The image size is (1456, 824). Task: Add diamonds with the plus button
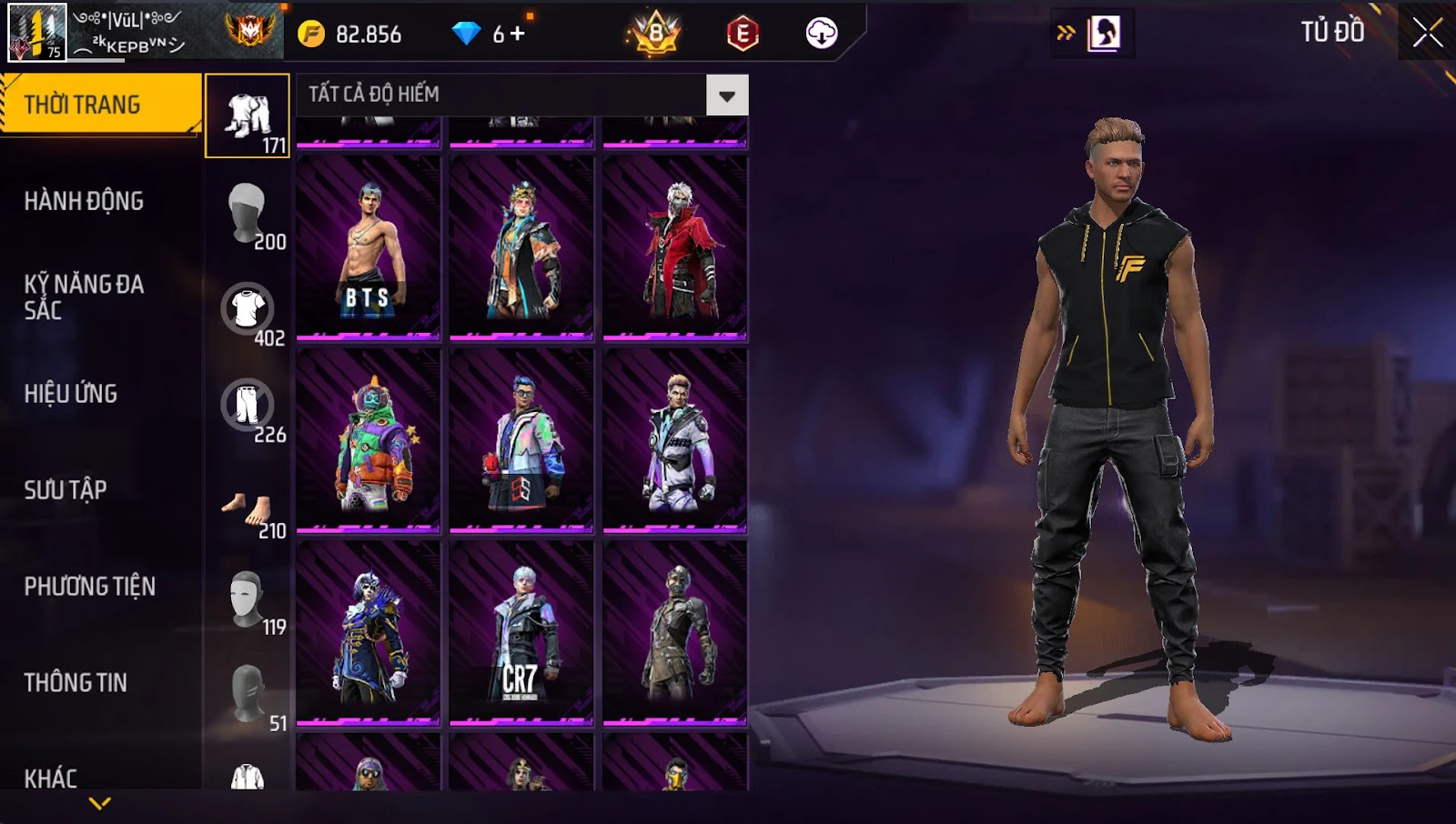pyautogui.click(x=517, y=34)
